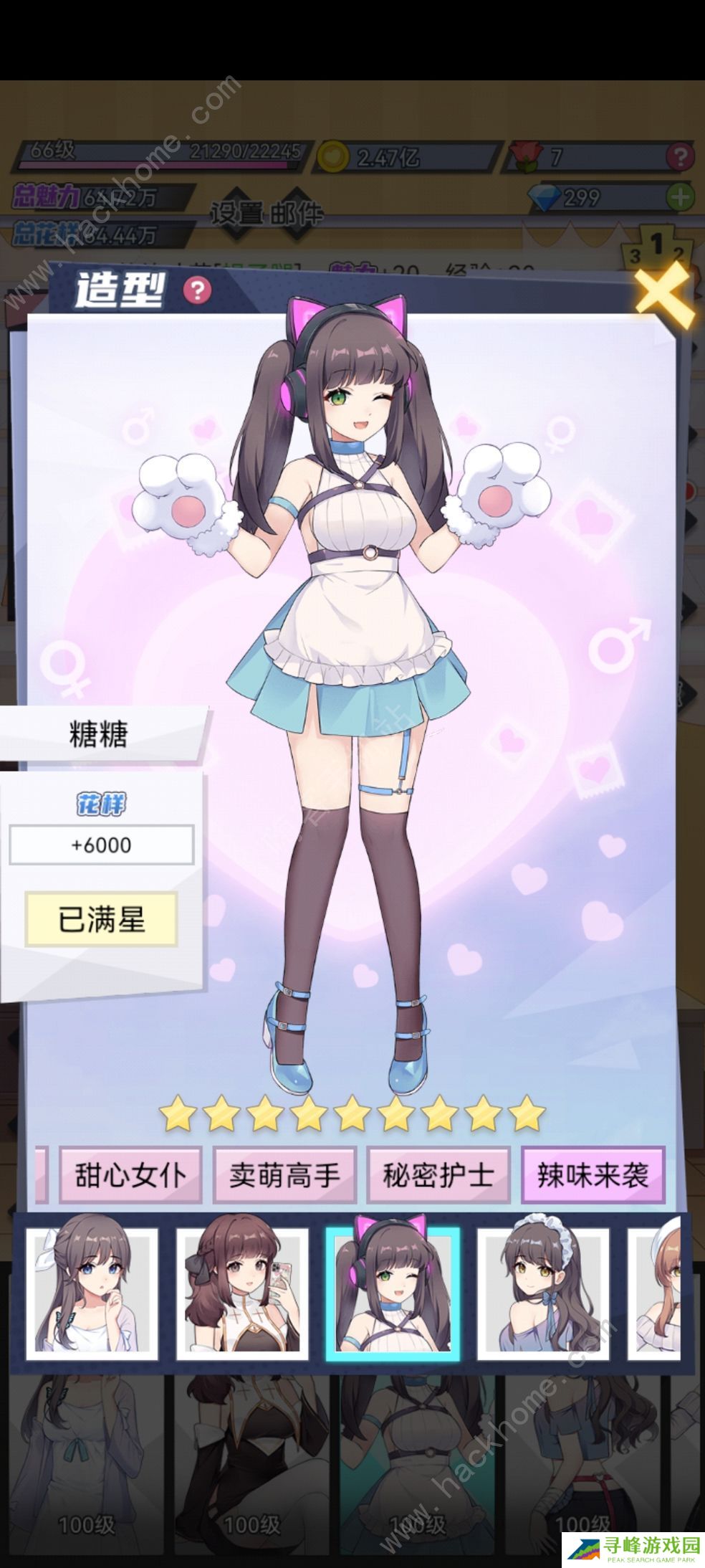
Task: Open the red question mark help icon
Action: pyautogui.click(x=679, y=156)
